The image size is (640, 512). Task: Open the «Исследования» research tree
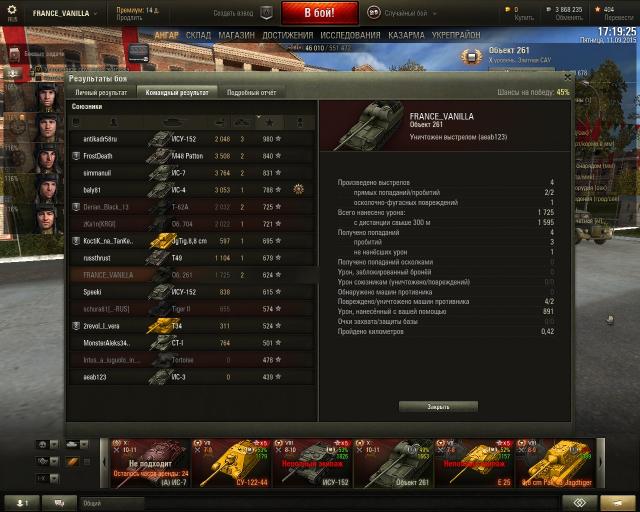coord(349,35)
